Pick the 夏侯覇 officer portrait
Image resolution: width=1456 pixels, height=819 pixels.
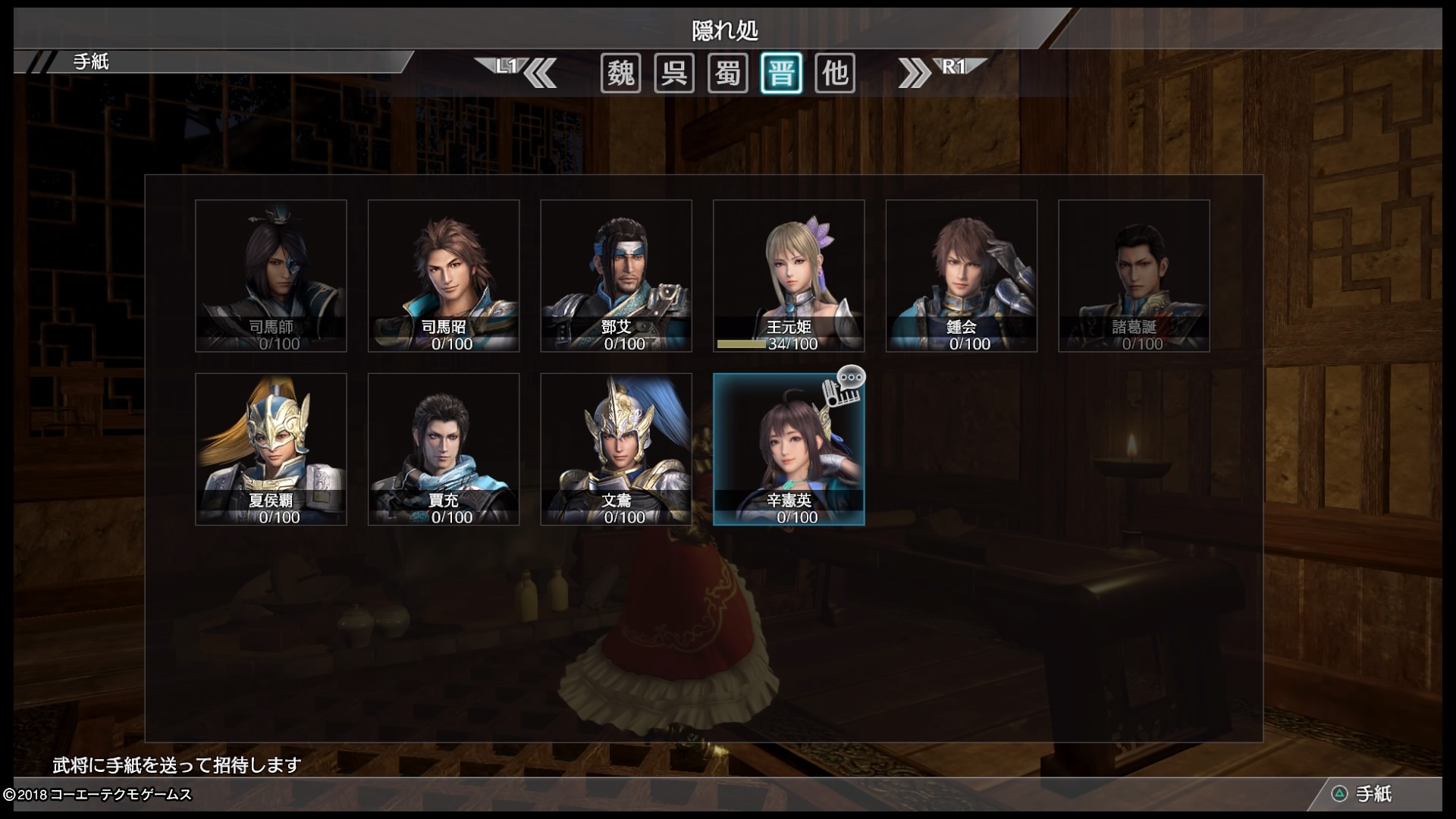[271, 449]
